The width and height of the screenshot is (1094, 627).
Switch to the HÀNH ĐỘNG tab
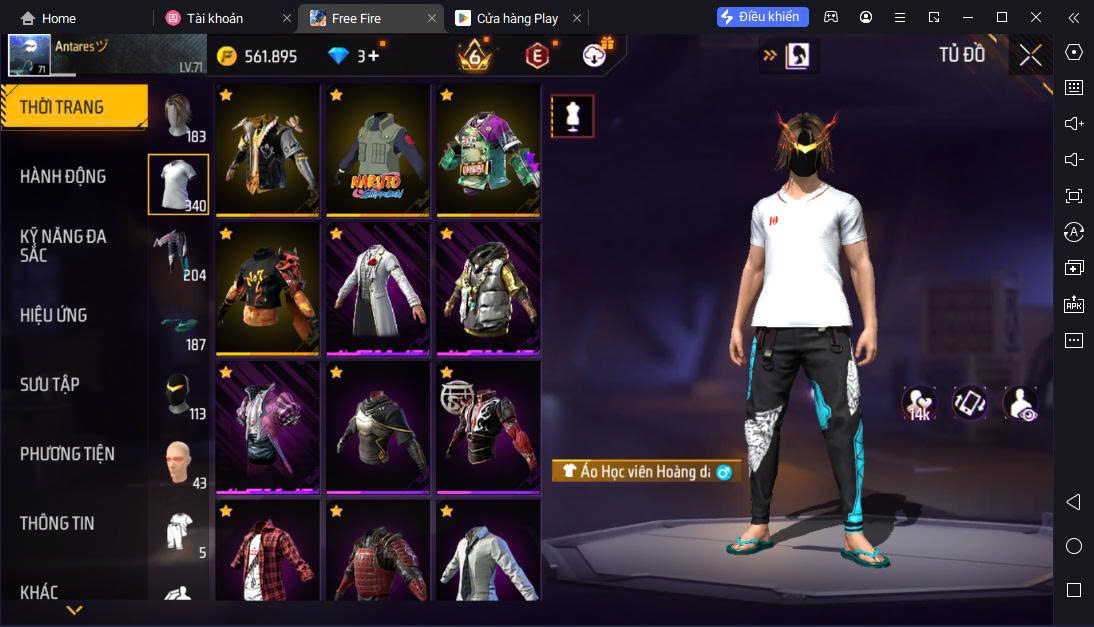click(63, 176)
